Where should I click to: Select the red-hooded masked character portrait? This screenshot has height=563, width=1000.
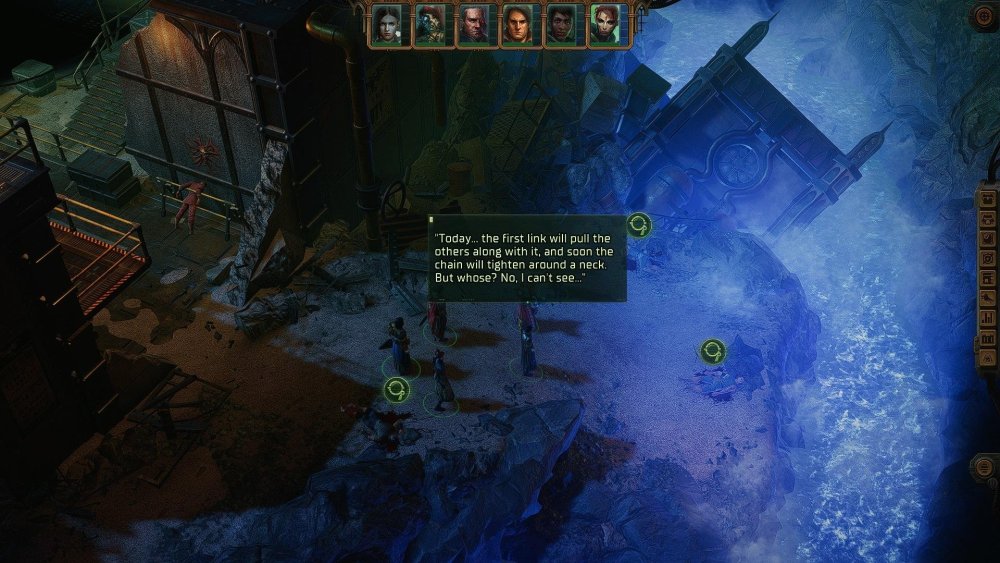[x=430, y=25]
